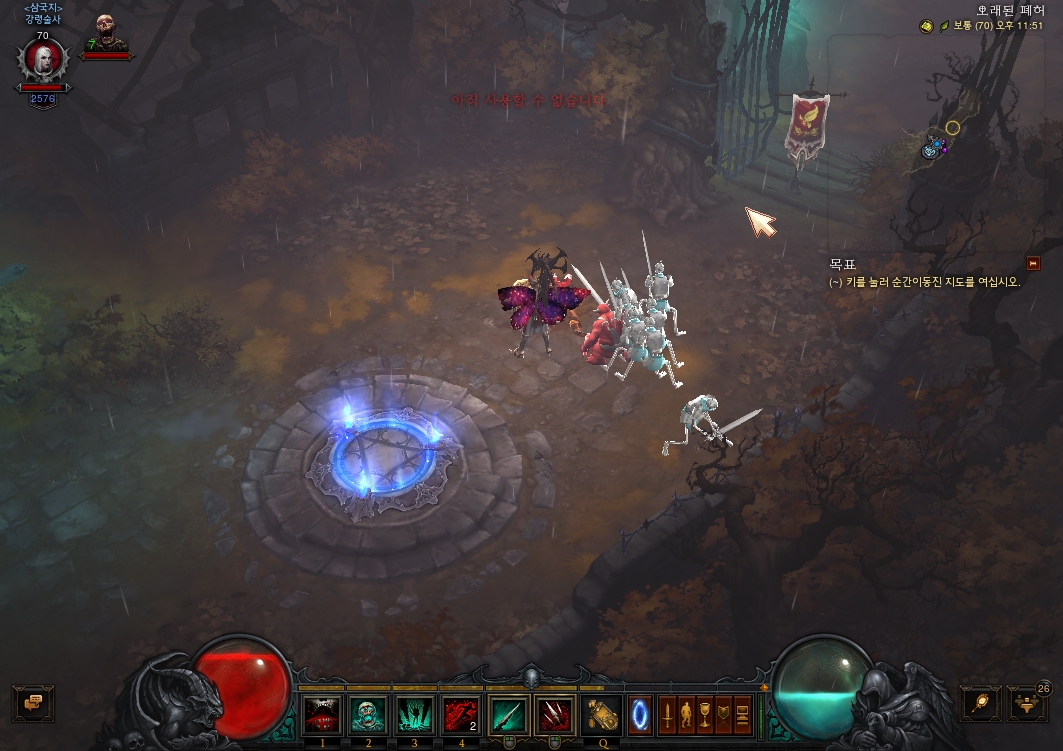Open the skills menu sword icon

click(x=667, y=714)
